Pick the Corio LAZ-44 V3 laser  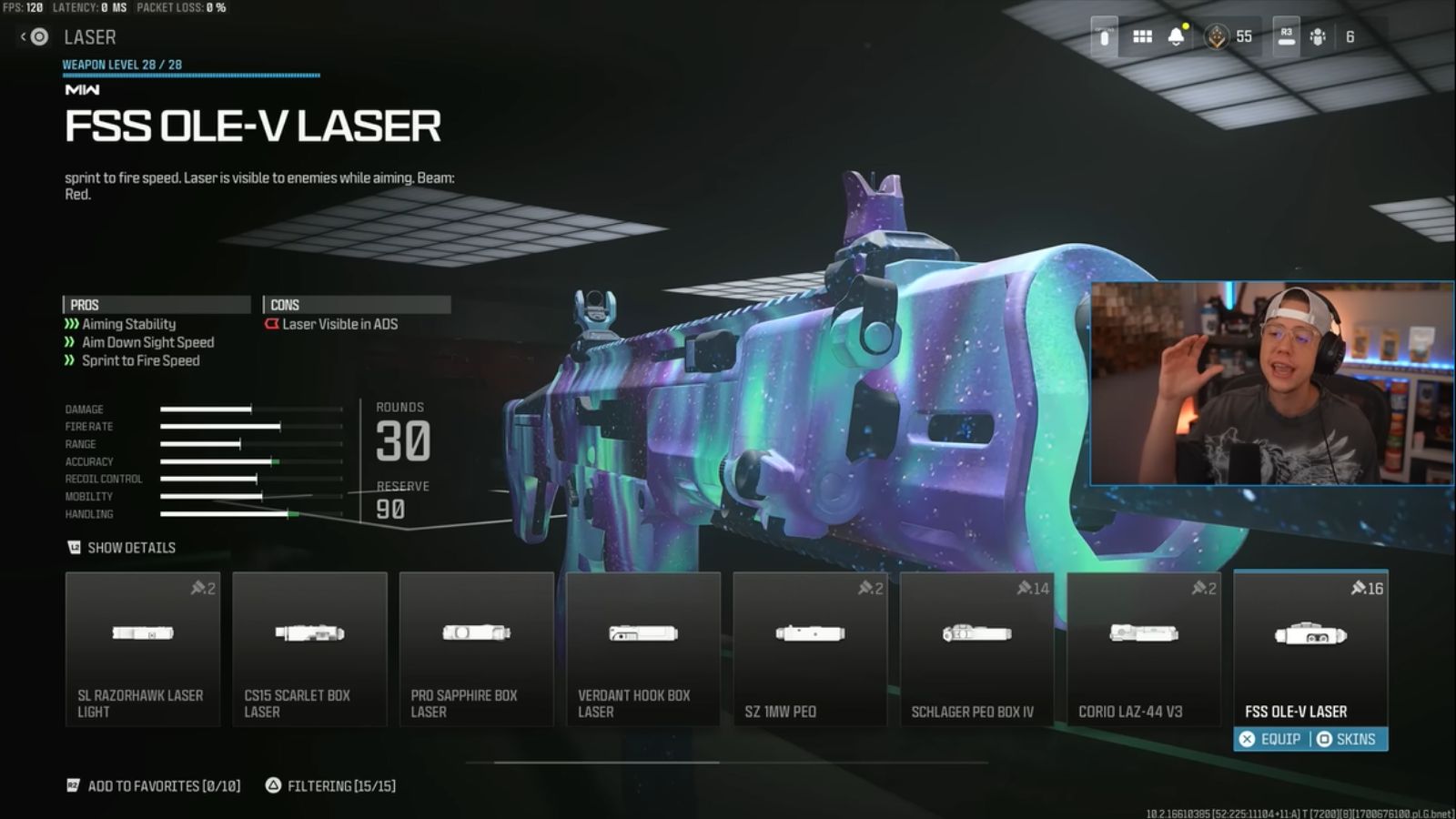[1144, 650]
